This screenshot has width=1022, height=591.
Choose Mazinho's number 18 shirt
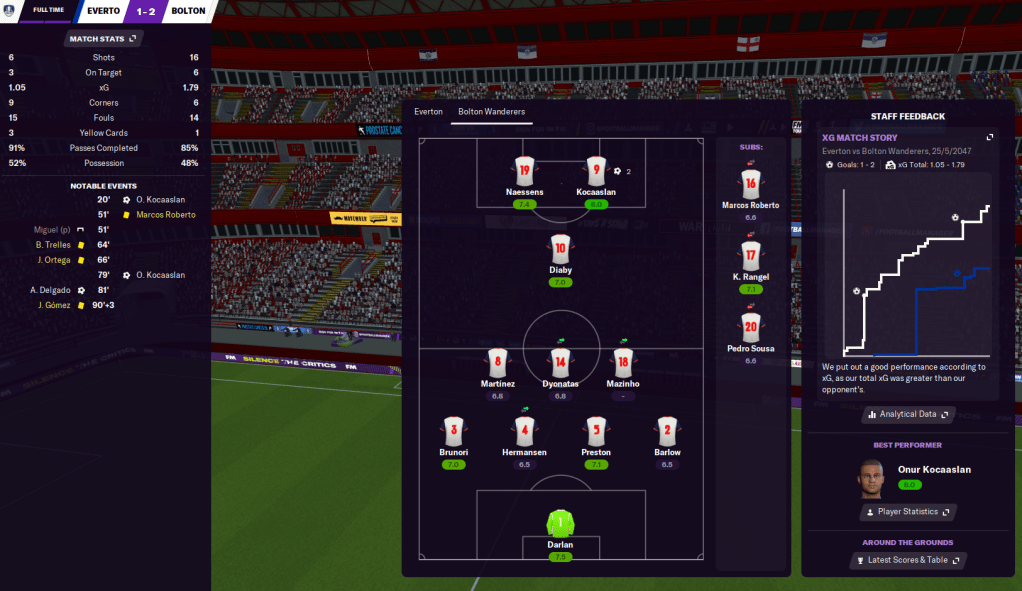(623, 362)
